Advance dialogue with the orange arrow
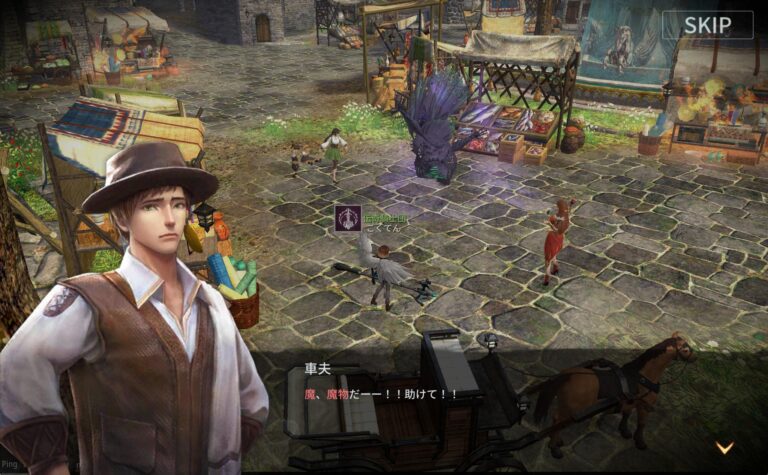The image size is (768, 475). (x=724, y=447)
